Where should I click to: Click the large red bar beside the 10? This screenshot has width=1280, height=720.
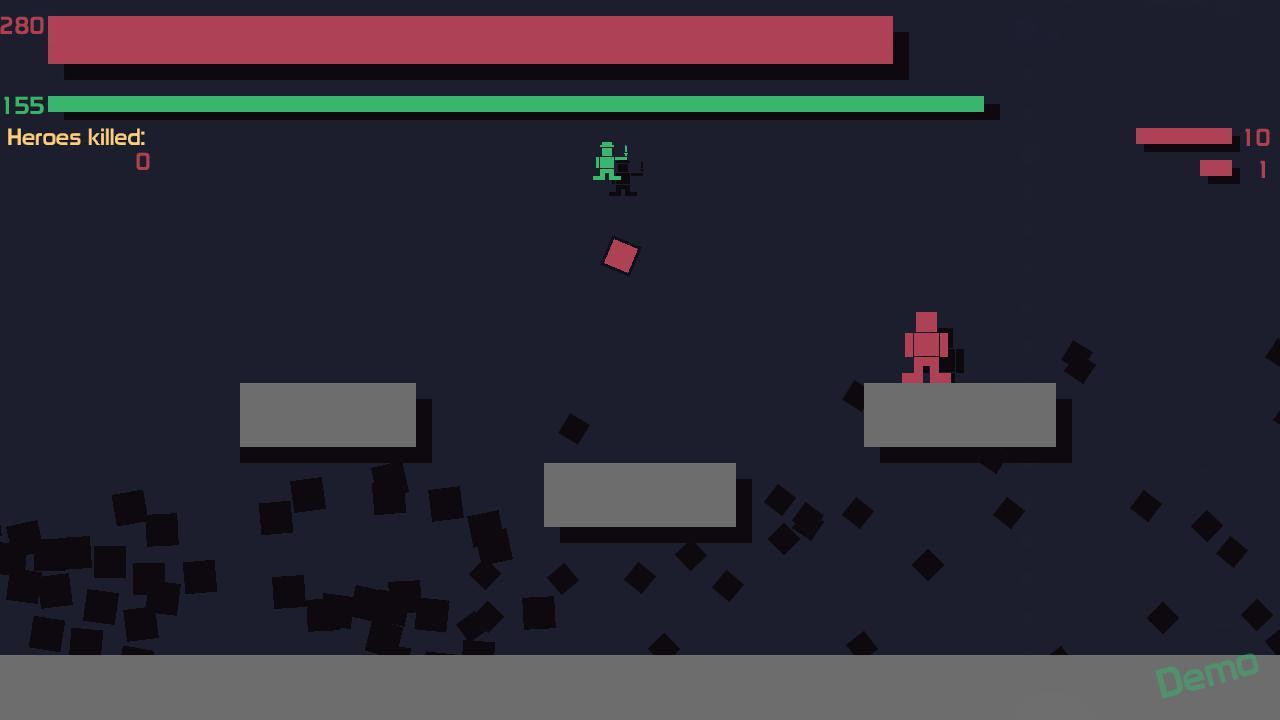(x=1183, y=136)
